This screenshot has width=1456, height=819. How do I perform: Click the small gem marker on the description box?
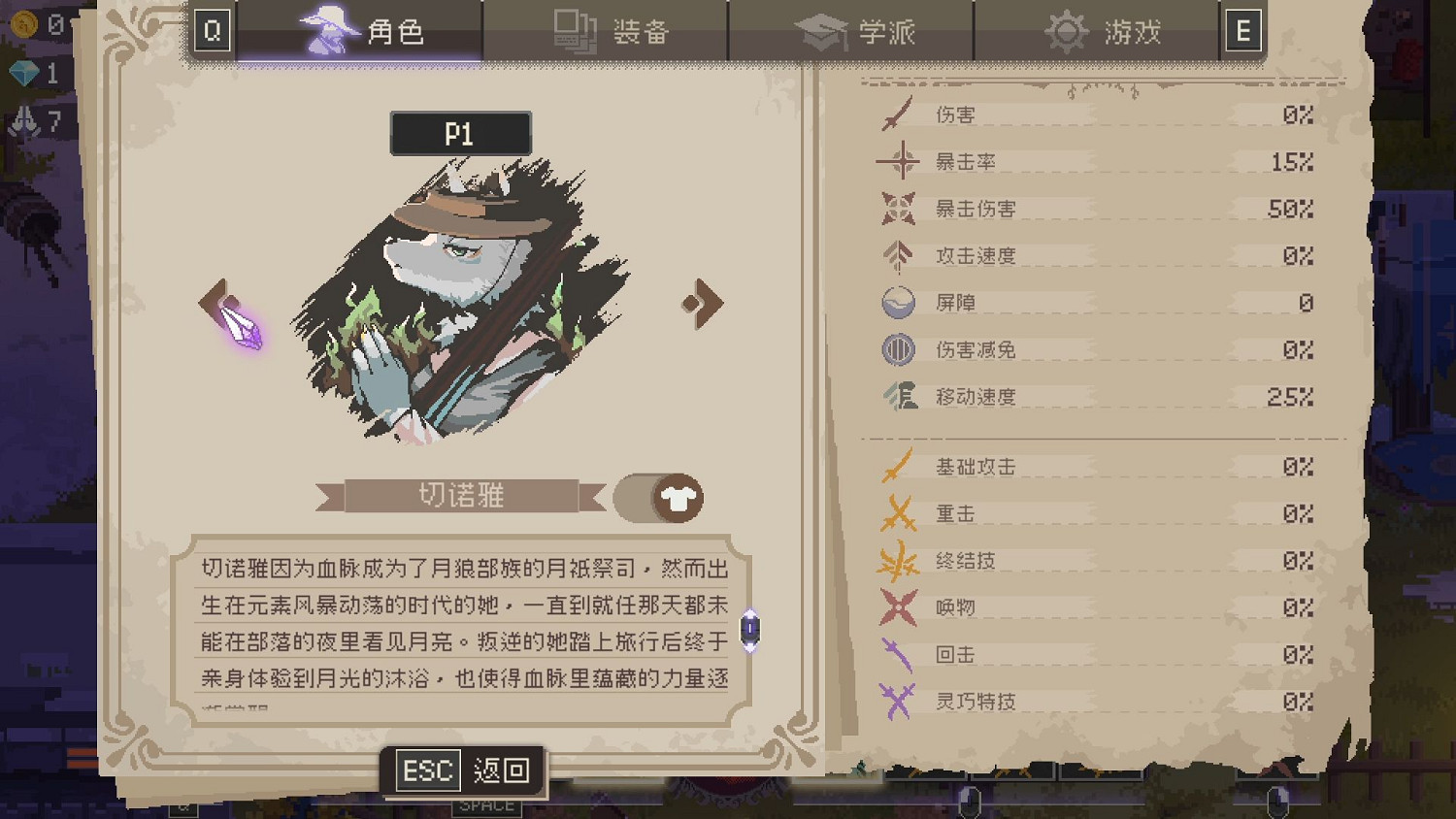pyautogui.click(x=748, y=630)
